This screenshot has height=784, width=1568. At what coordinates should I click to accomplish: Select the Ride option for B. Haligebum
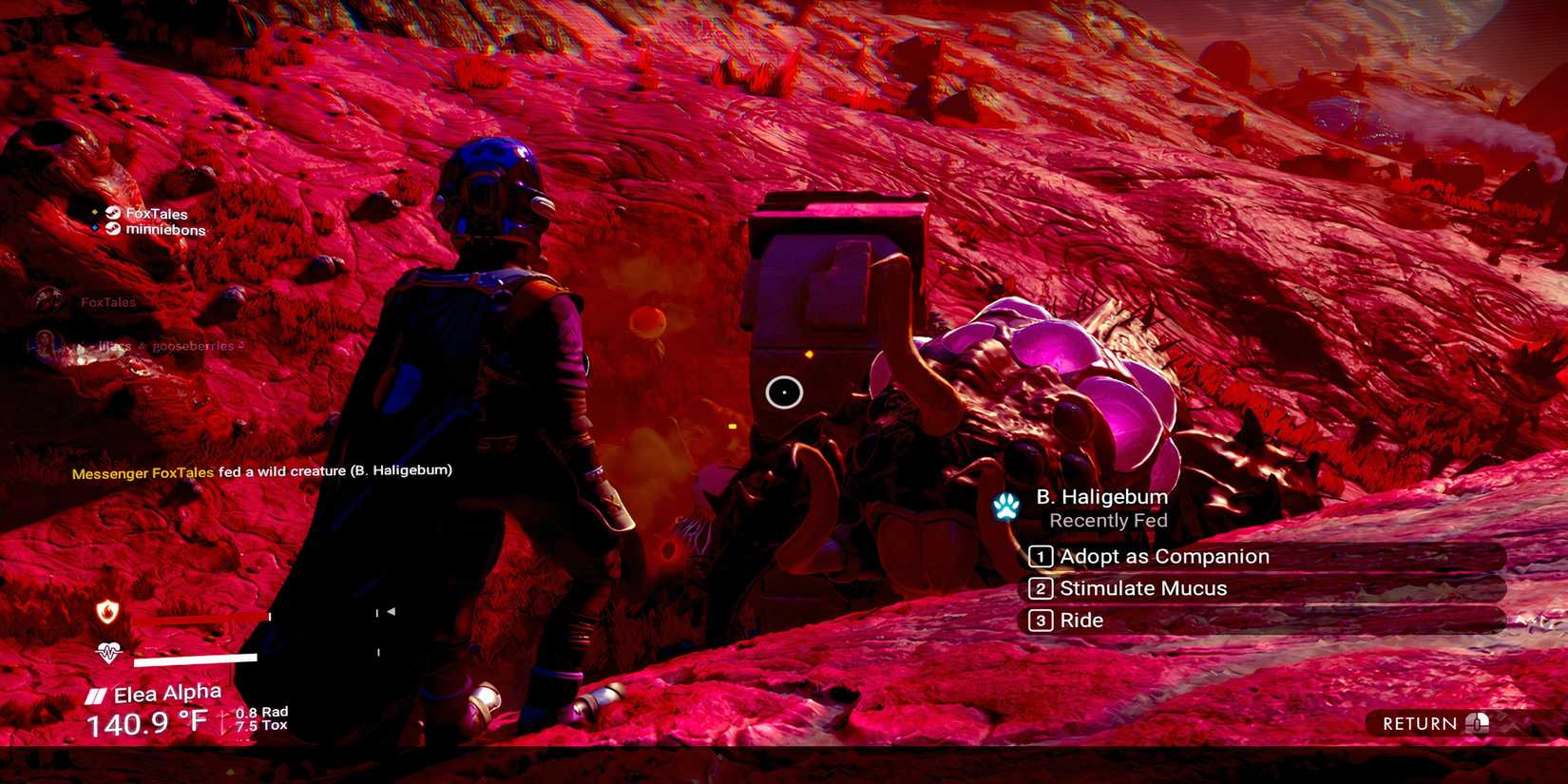coord(1081,621)
